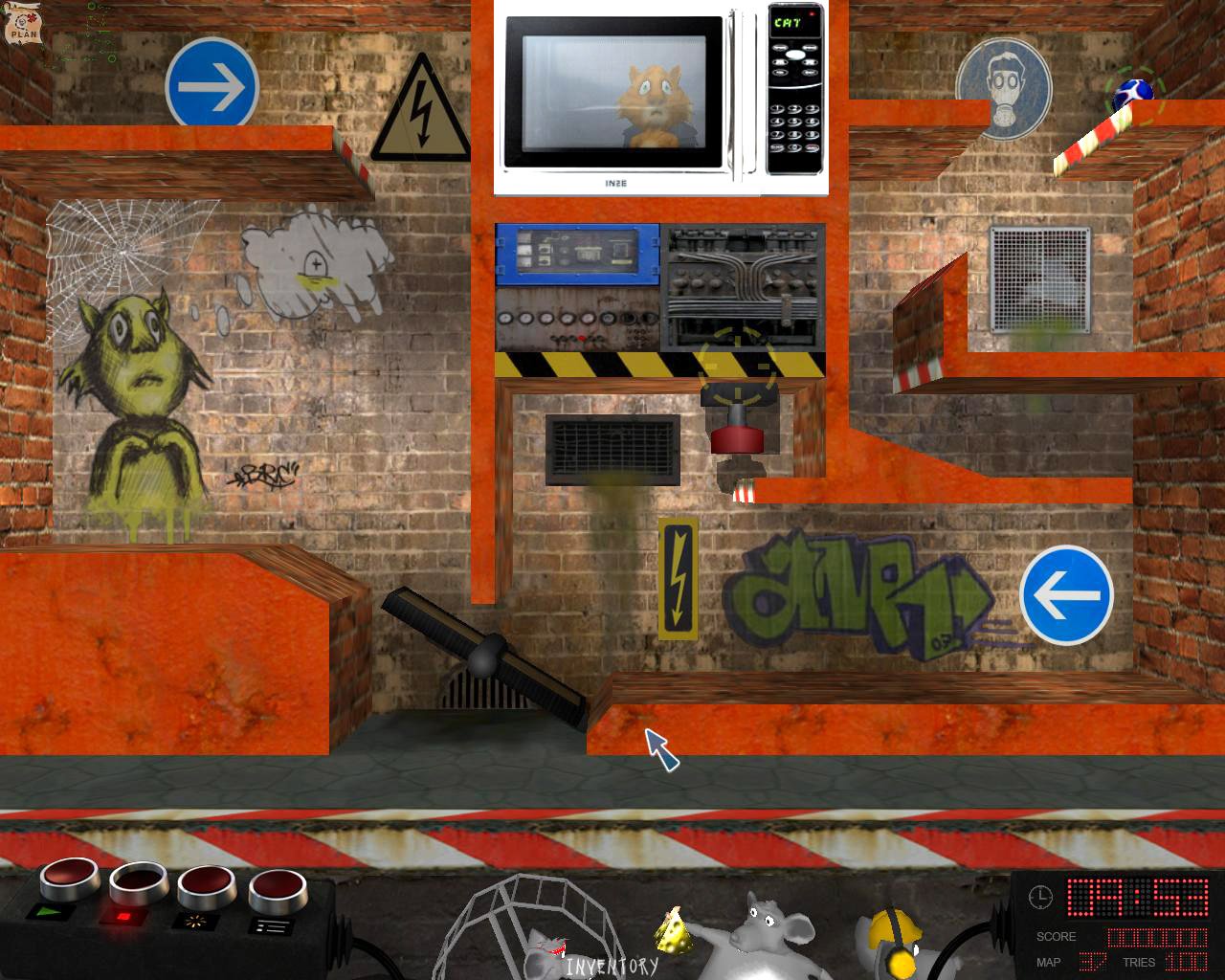Click the yellow lightning bolt sign
Image resolution: width=1225 pixels, height=980 pixels.
[680, 575]
